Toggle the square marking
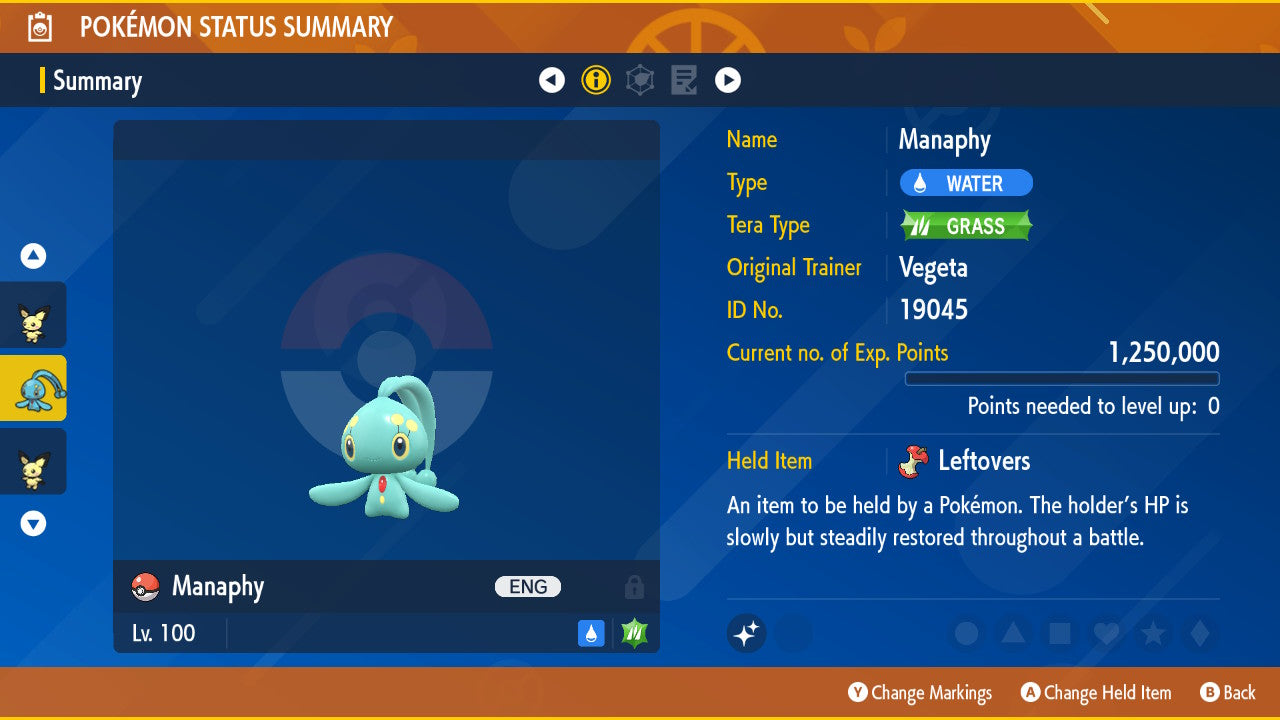This screenshot has width=1280, height=720. click(1059, 633)
